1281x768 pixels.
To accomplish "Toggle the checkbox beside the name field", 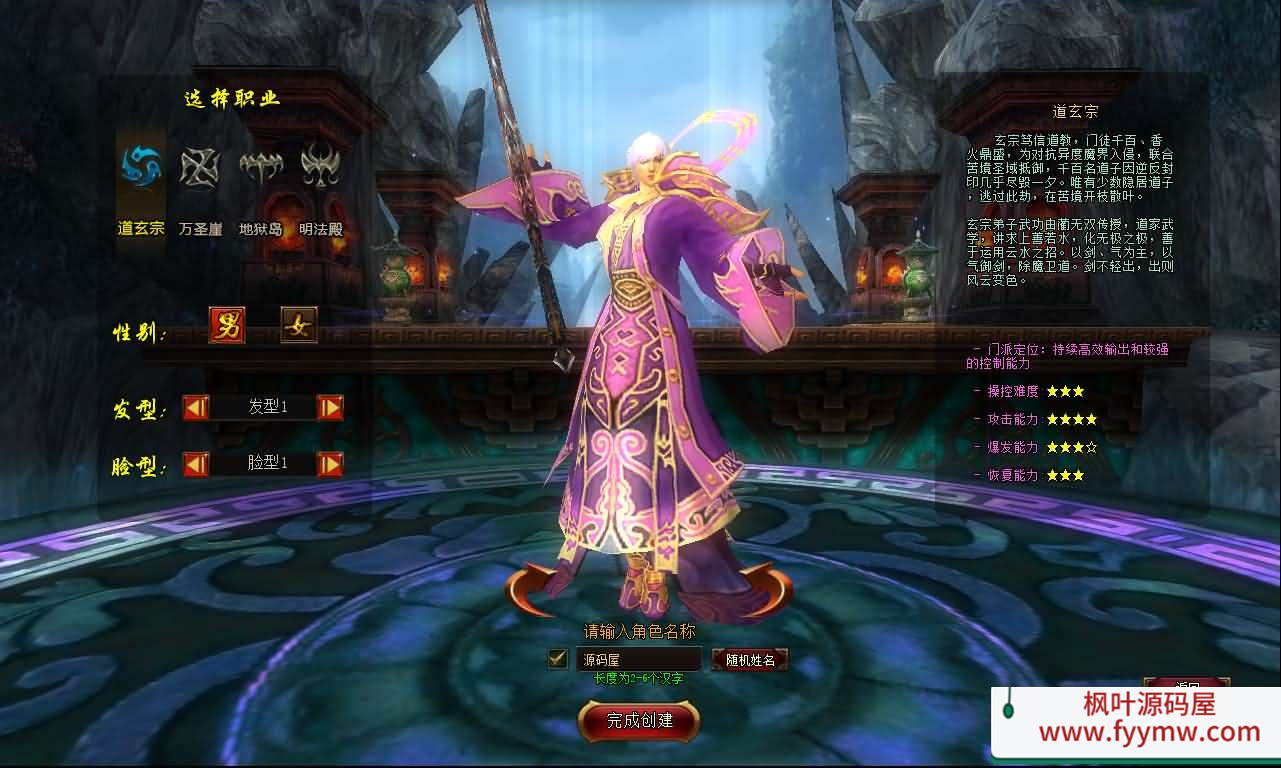I will pyautogui.click(x=558, y=659).
